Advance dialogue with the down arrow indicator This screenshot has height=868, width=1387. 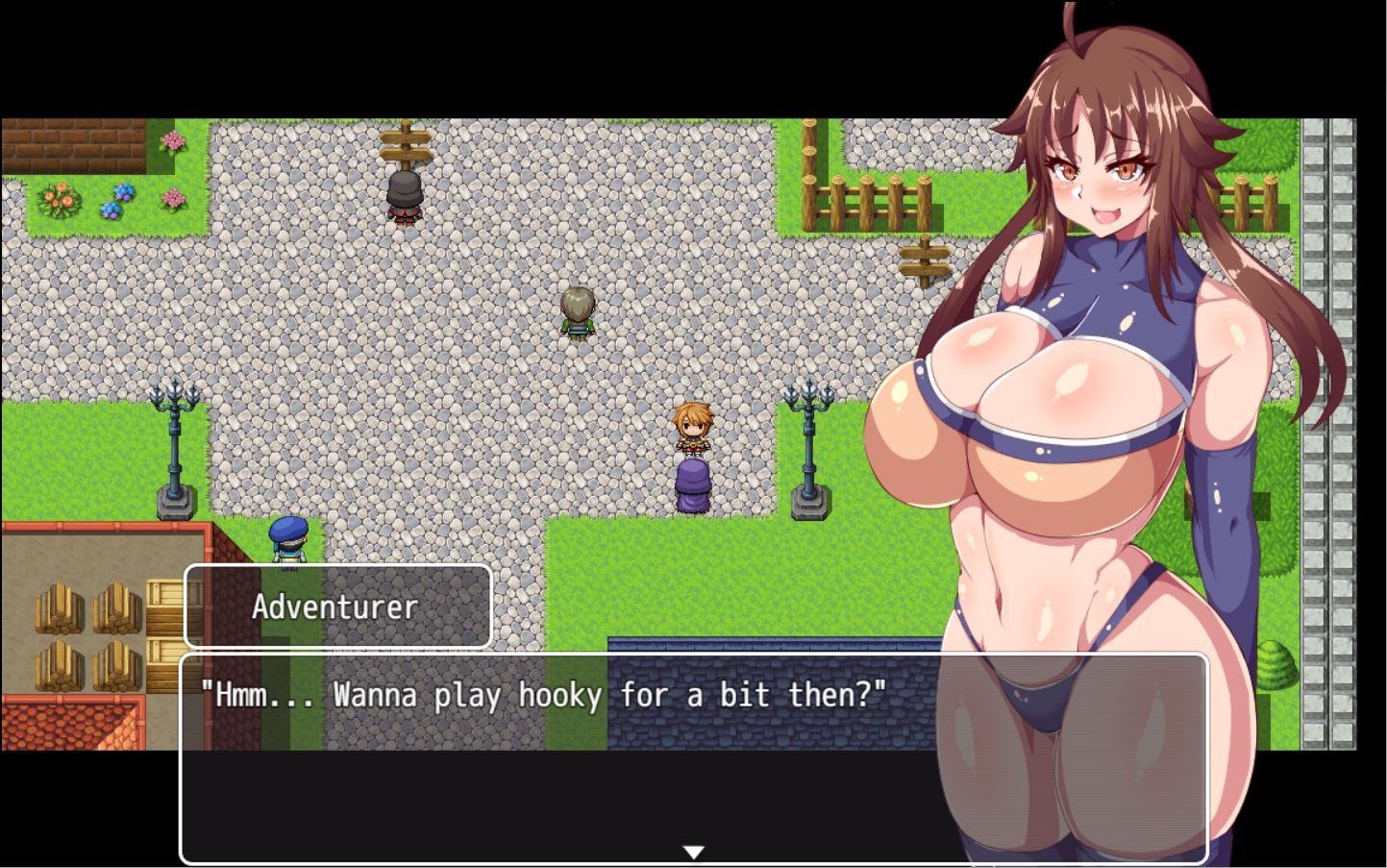click(x=693, y=852)
